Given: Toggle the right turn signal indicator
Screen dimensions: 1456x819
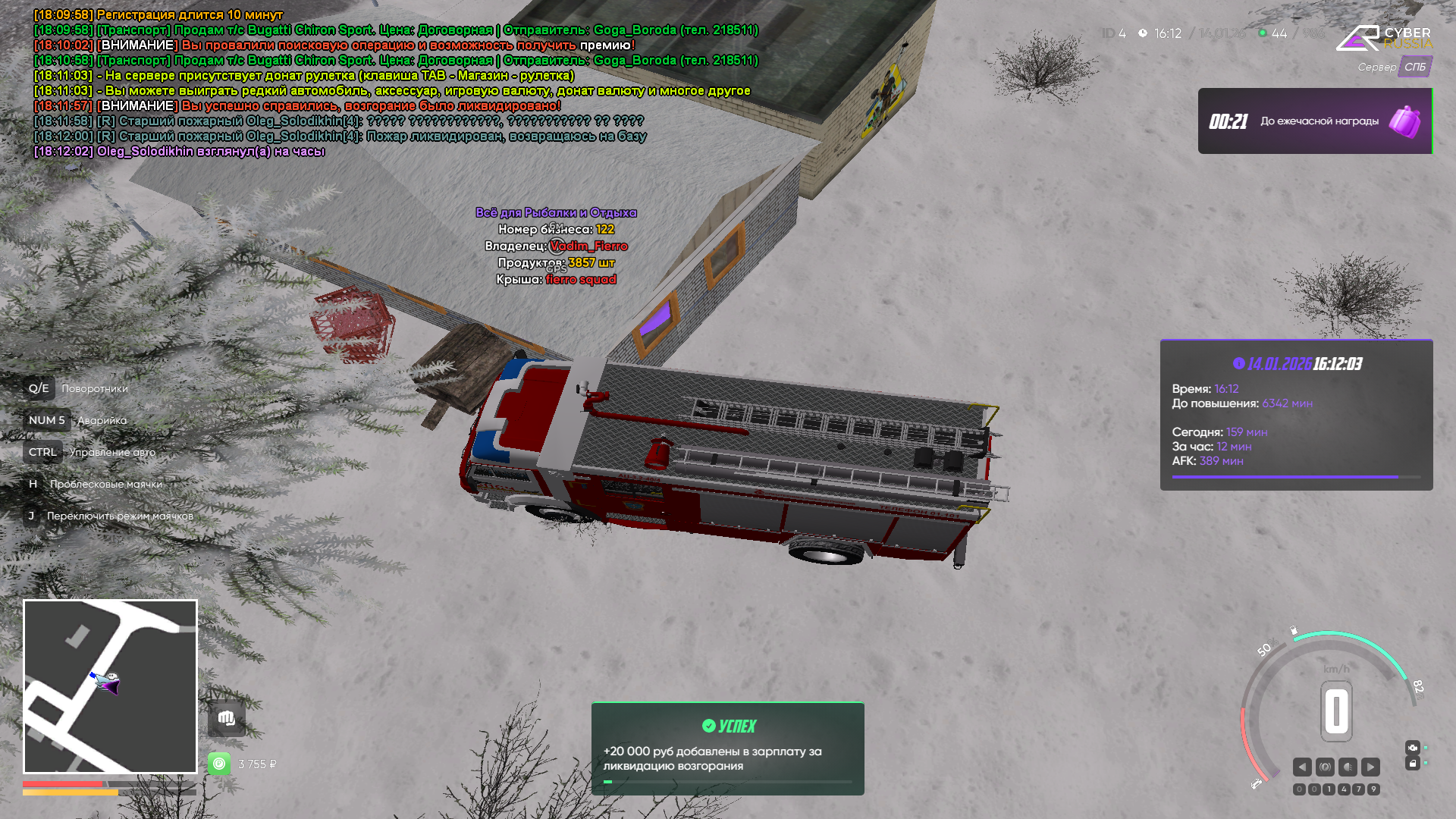Looking at the screenshot, I should pyautogui.click(x=1370, y=767).
